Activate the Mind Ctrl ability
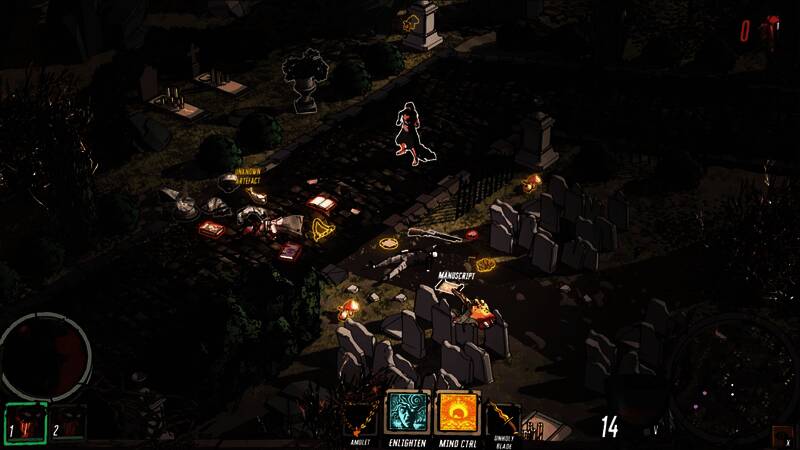Viewport: 800px width, 450px height. [454, 412]
